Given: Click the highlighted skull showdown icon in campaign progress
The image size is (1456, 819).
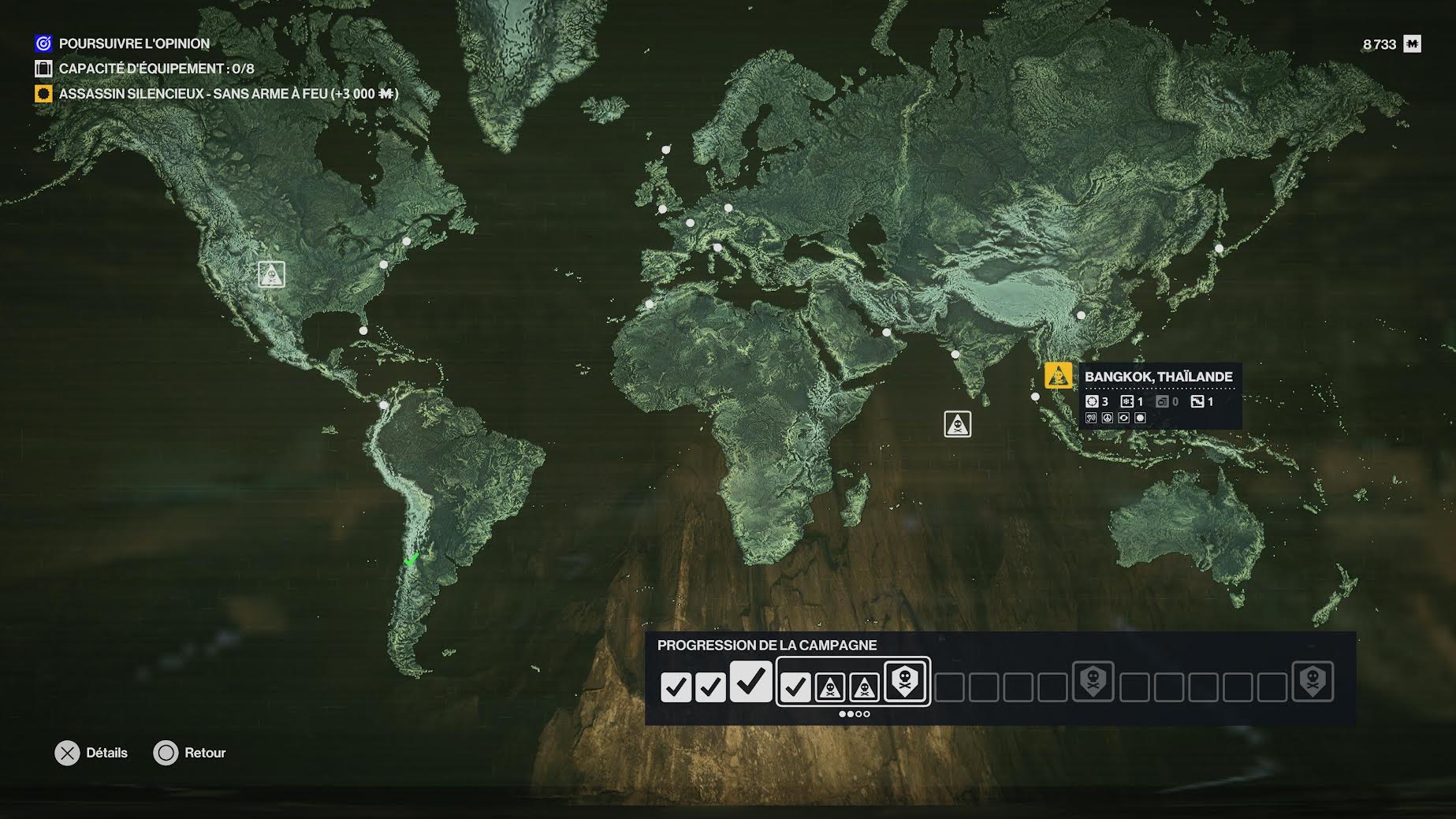Looking at the screenshot, I should tap(905, 680).
